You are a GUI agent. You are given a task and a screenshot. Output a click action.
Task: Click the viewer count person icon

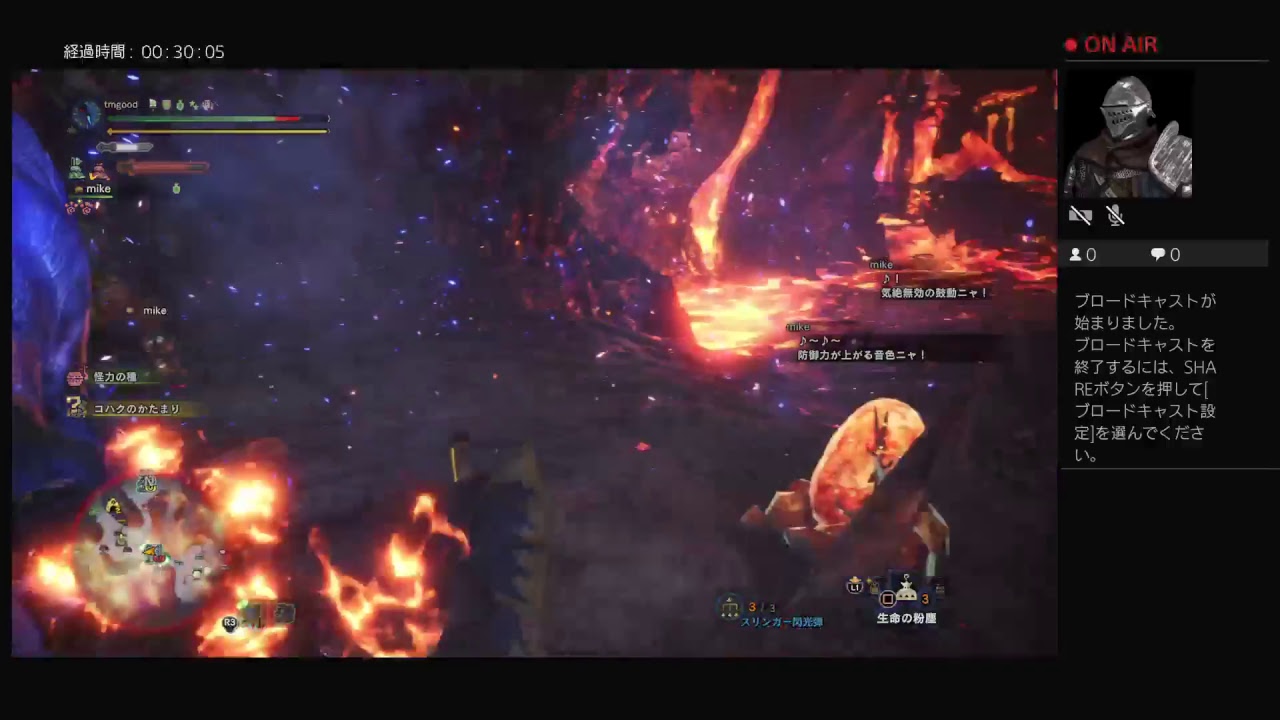pyautogui.click(x=1076, y=254)
